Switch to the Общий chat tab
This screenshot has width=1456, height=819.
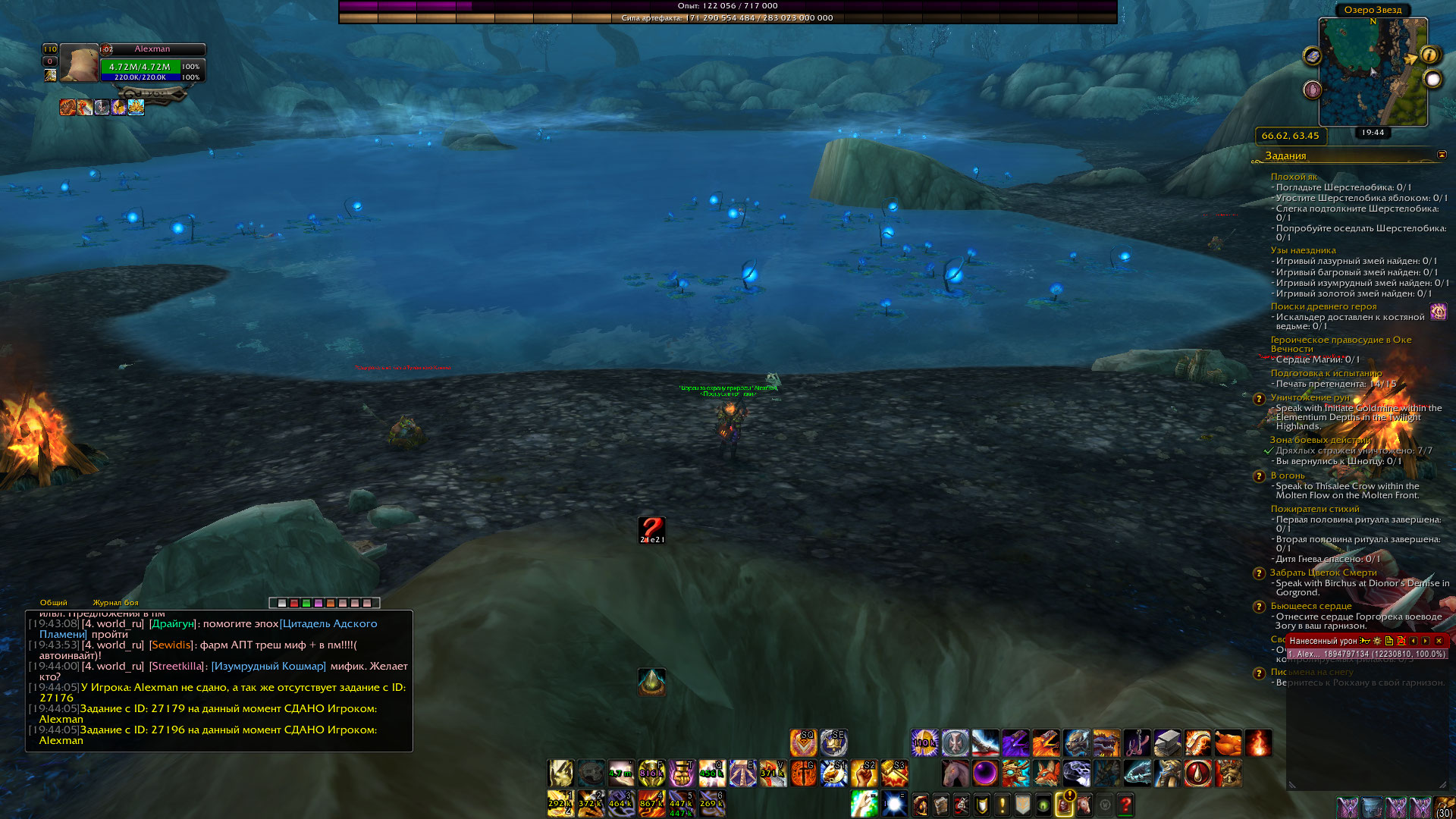pyautogui.click(x=54, y=603)
